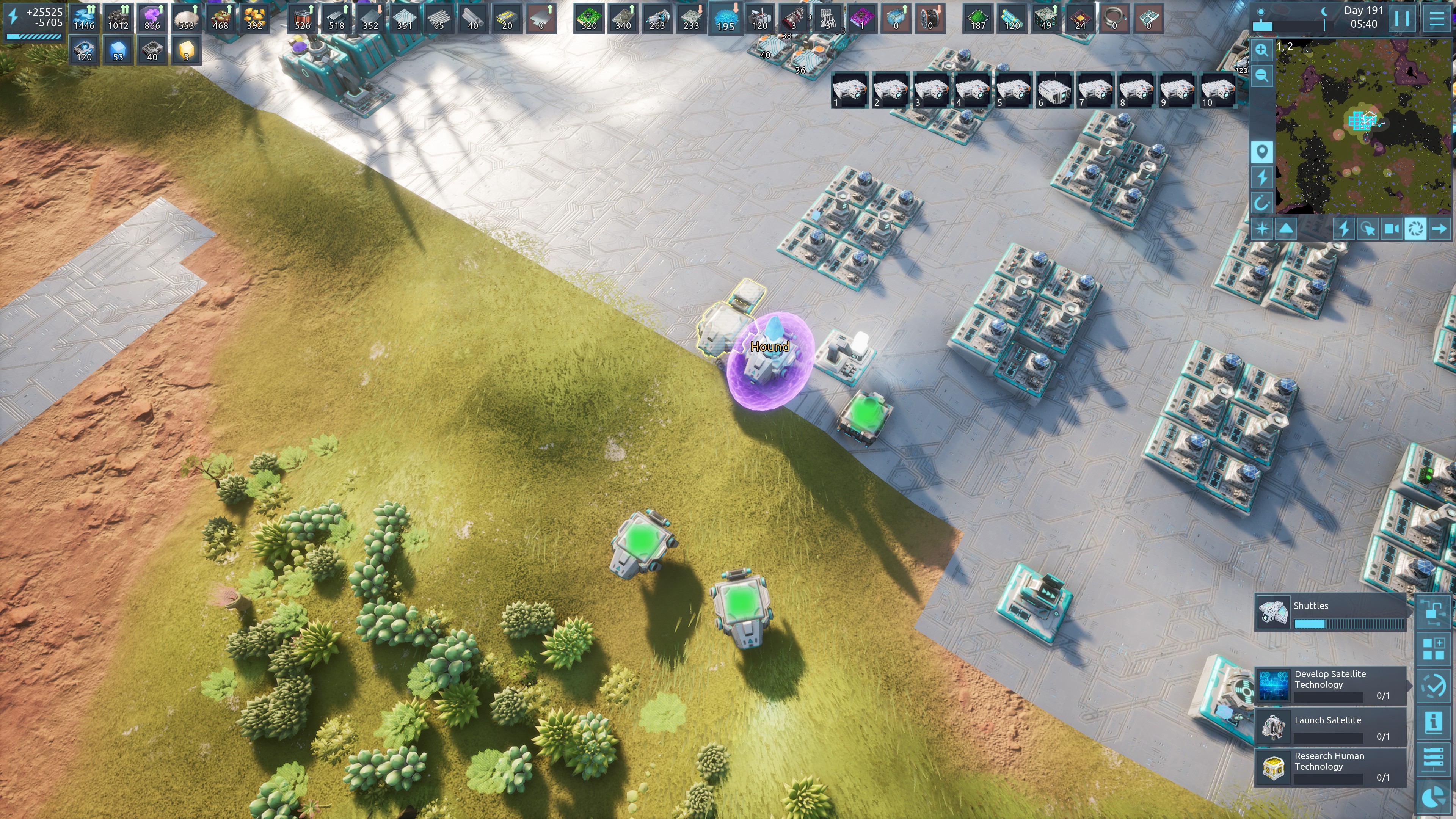Toggle the video camera button under minimap
Image resolution: width=1456 pixels, height=819 pixels.
coord(1391,229)
